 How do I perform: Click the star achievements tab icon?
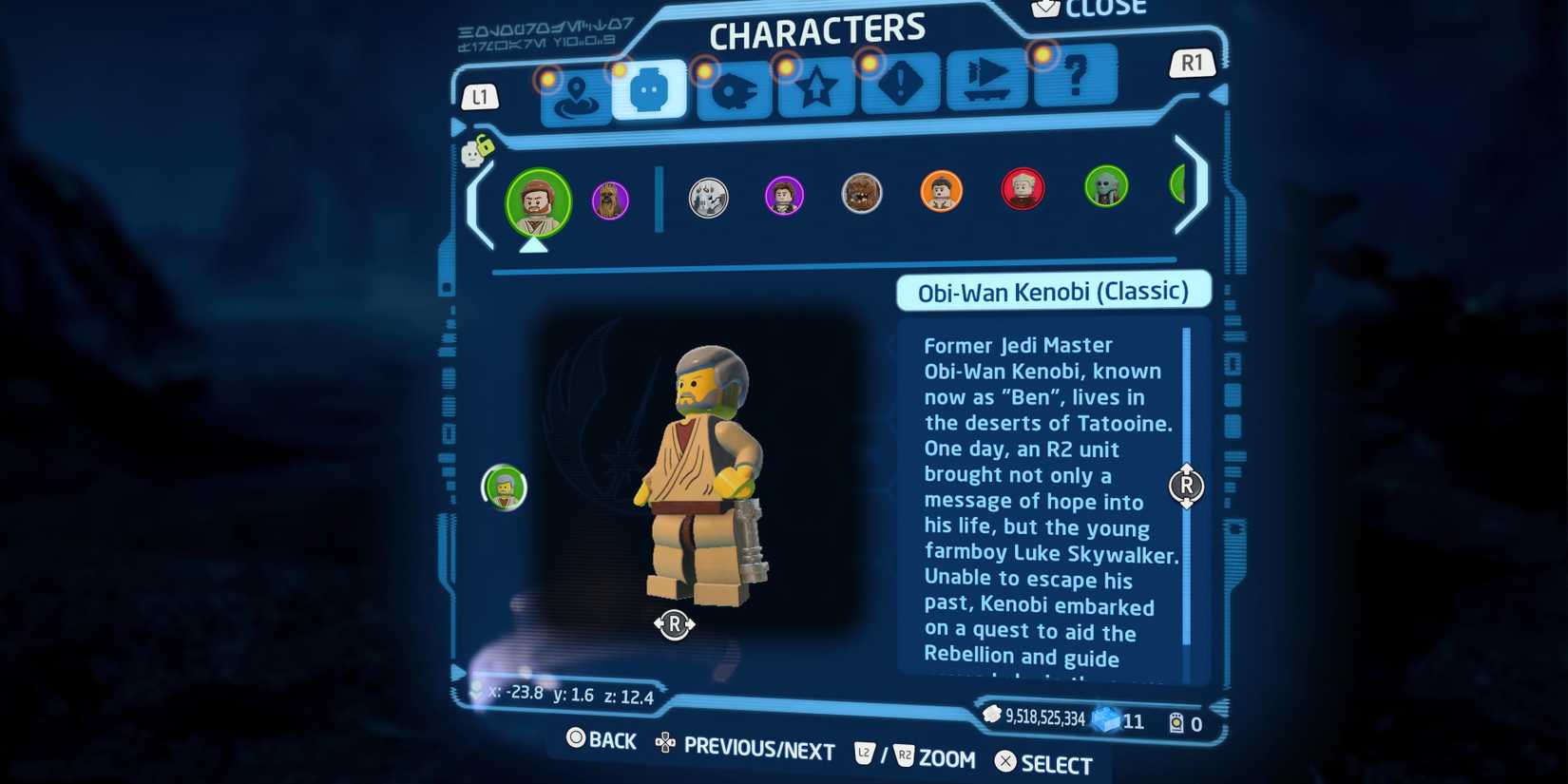[815, 90]
